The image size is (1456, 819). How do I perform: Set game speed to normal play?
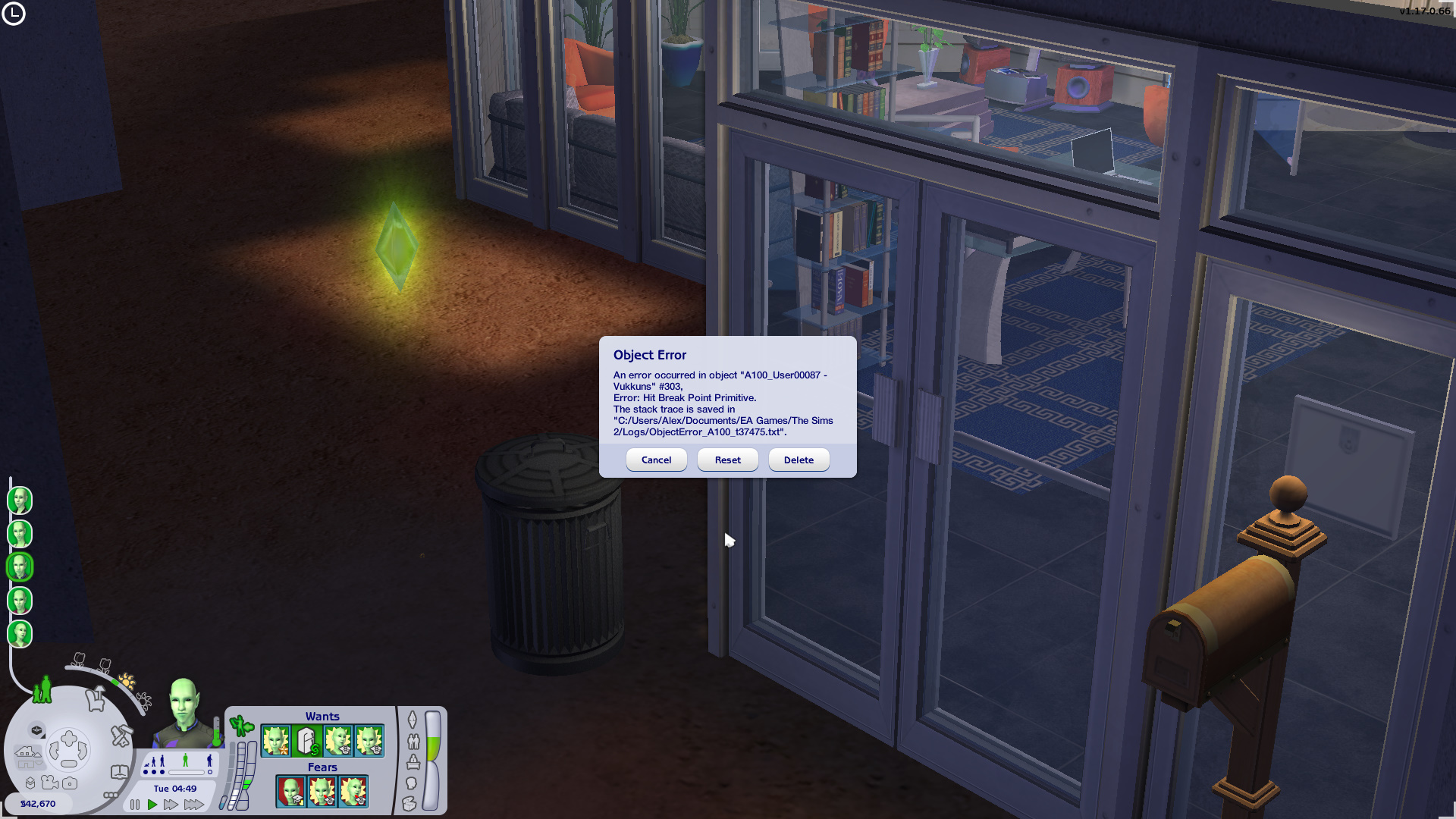152,805
